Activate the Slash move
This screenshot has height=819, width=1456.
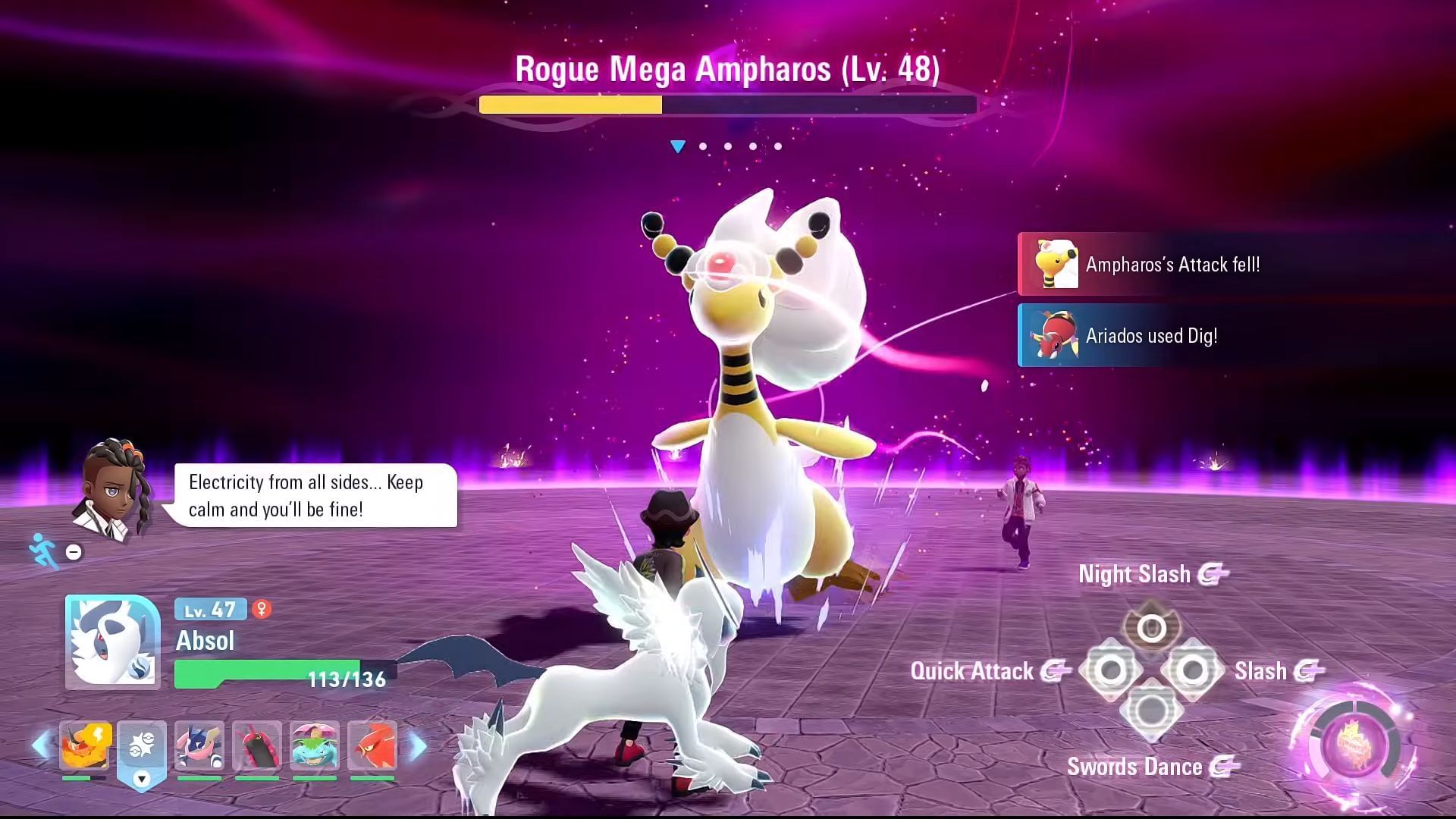(x=1191, y=670)
